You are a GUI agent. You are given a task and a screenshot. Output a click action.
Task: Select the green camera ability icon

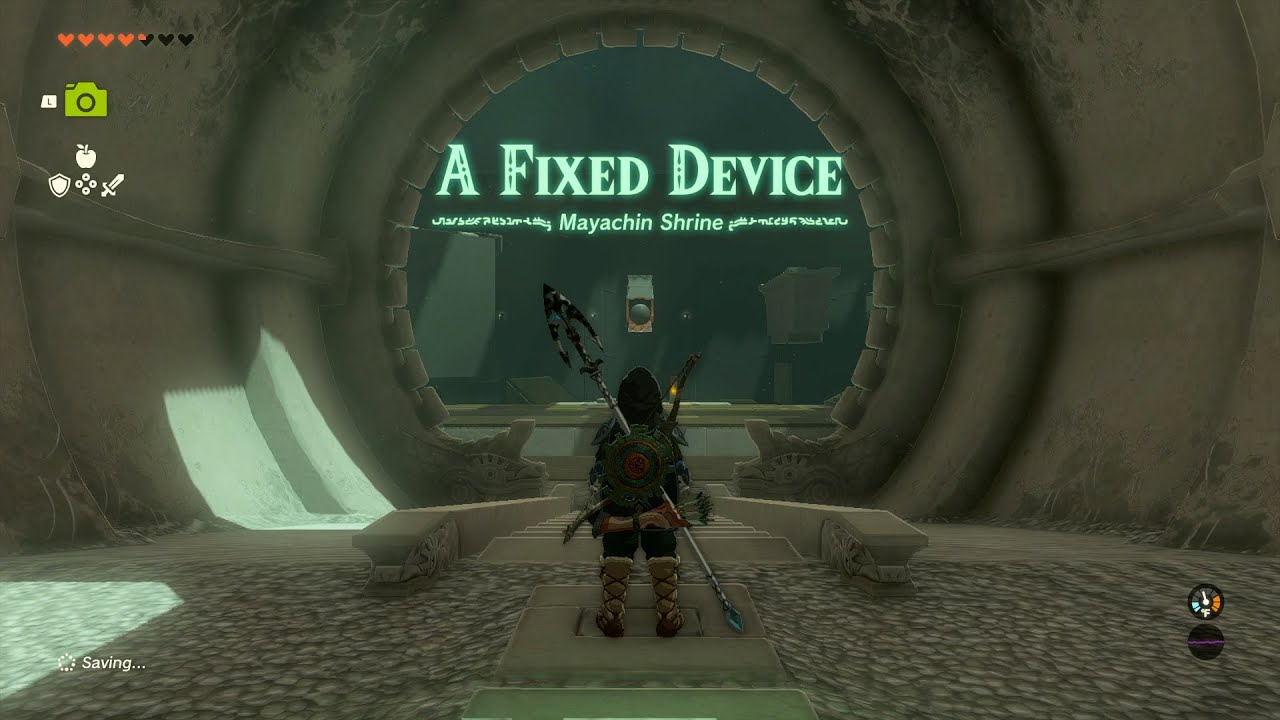point(85,102)
